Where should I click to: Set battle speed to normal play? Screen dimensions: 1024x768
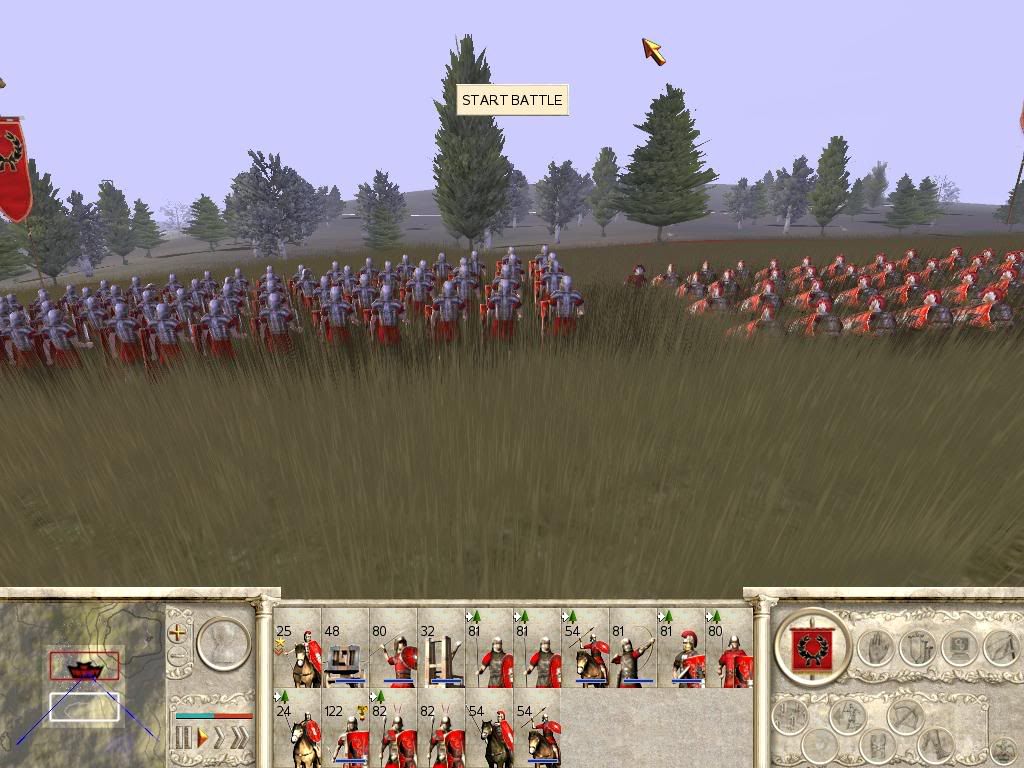point(201,738)
